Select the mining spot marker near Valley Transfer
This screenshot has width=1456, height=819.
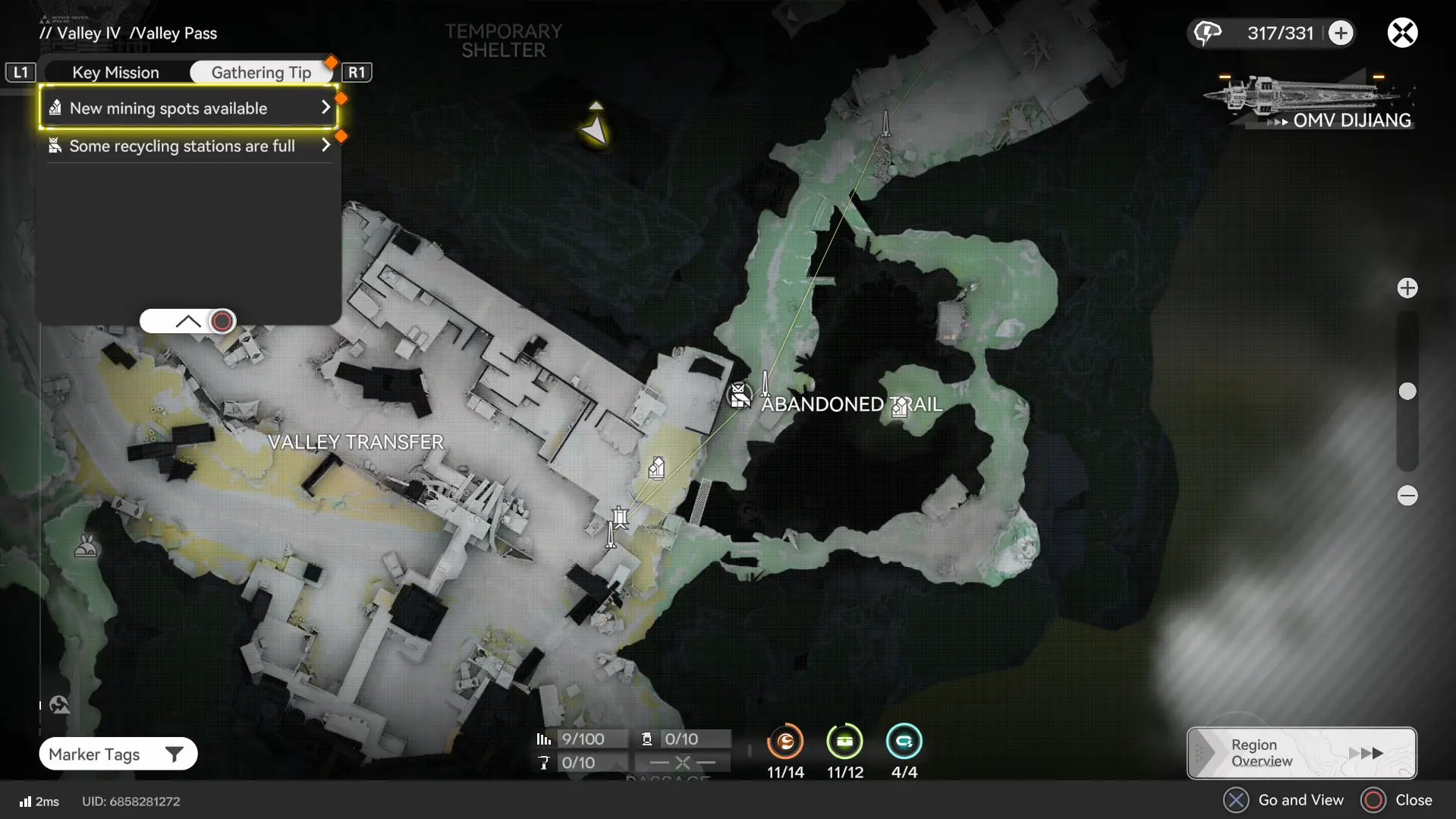[x=657, y=468]
